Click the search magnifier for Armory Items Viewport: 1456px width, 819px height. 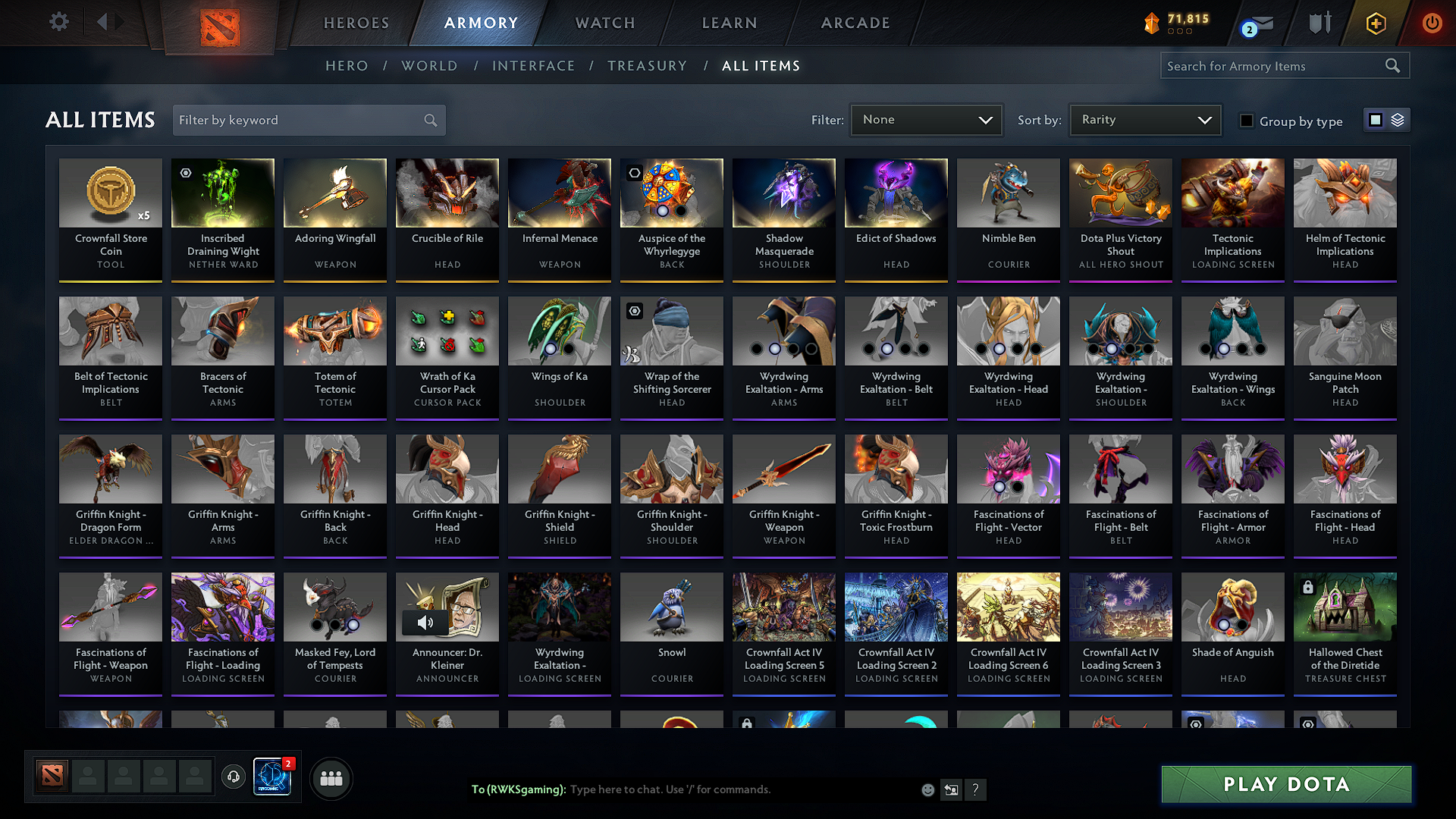point(1392,66)
